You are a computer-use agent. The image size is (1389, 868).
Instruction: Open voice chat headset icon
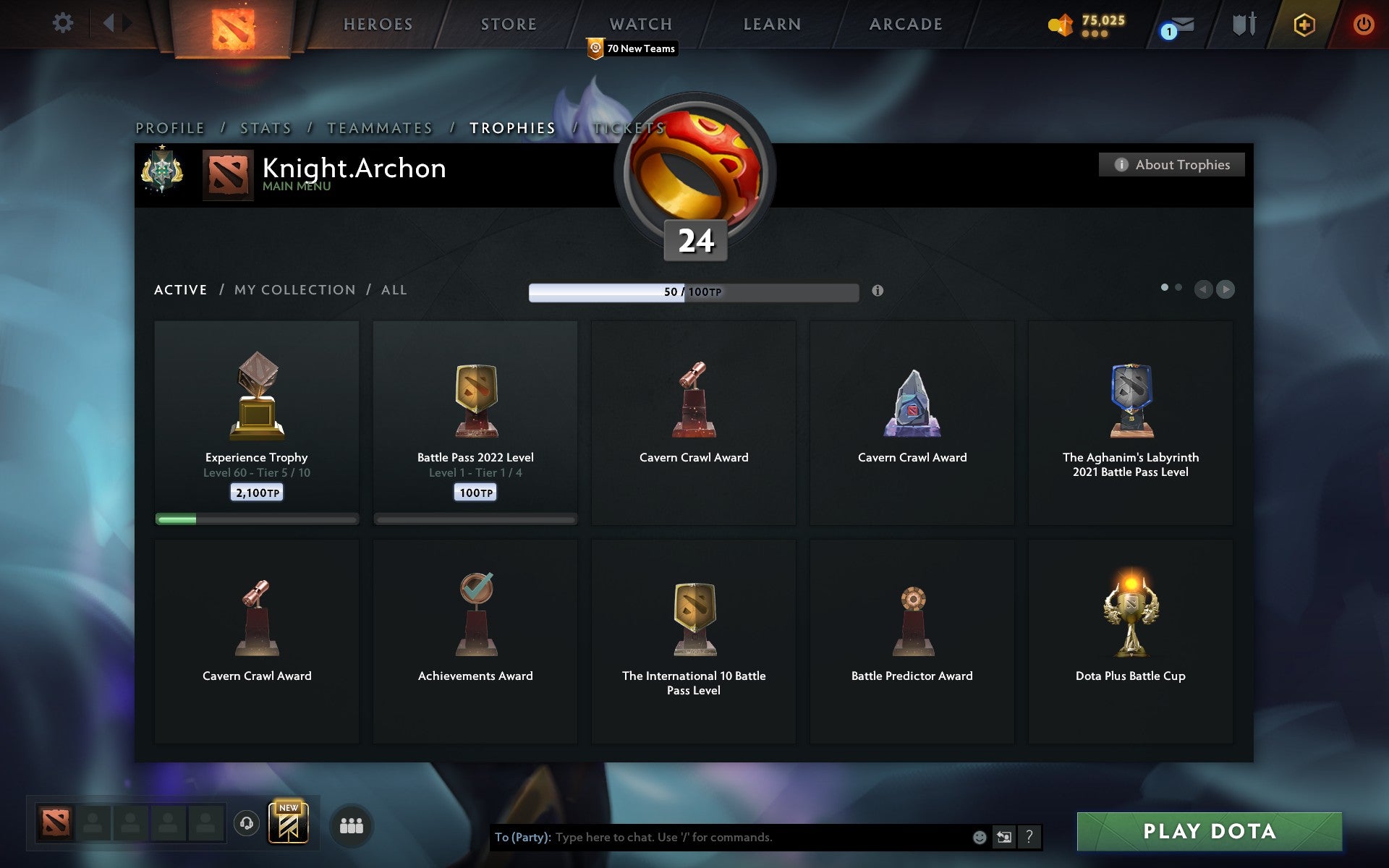pyautogui.click(x=246, y=824)
